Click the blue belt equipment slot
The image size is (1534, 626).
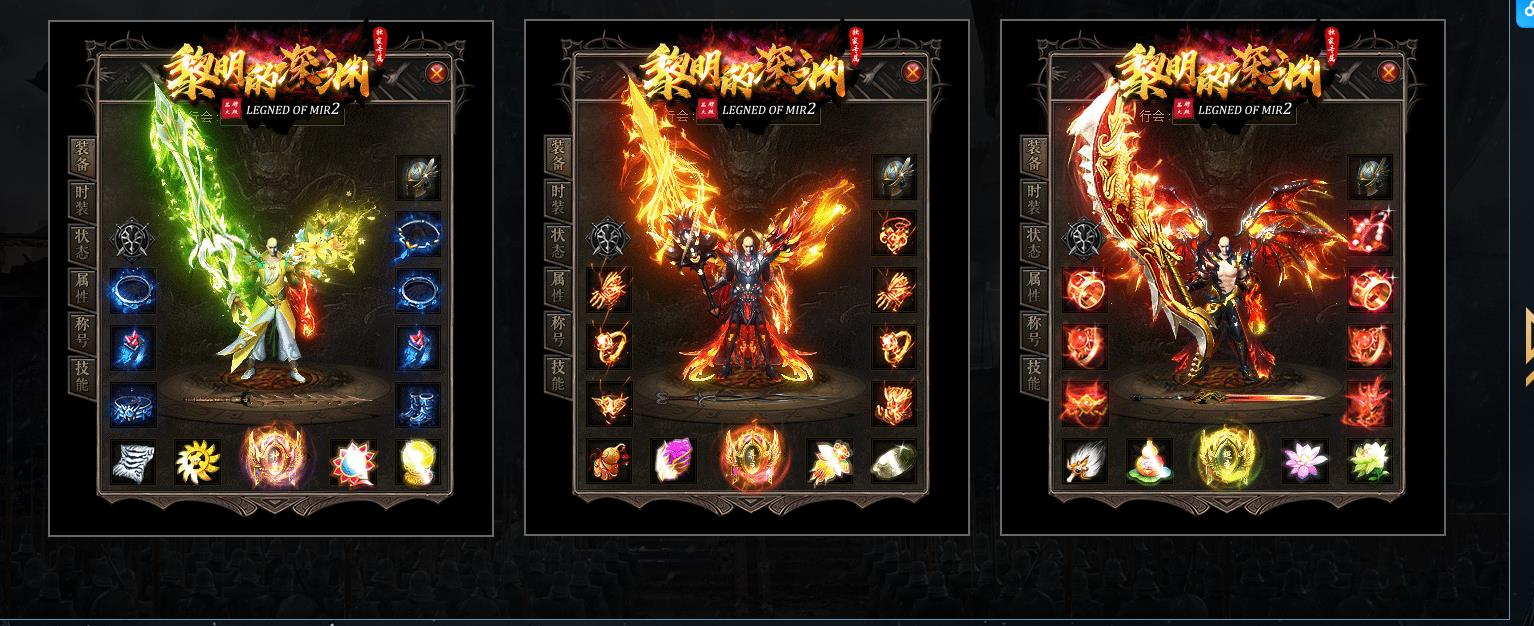coord(133,405)
